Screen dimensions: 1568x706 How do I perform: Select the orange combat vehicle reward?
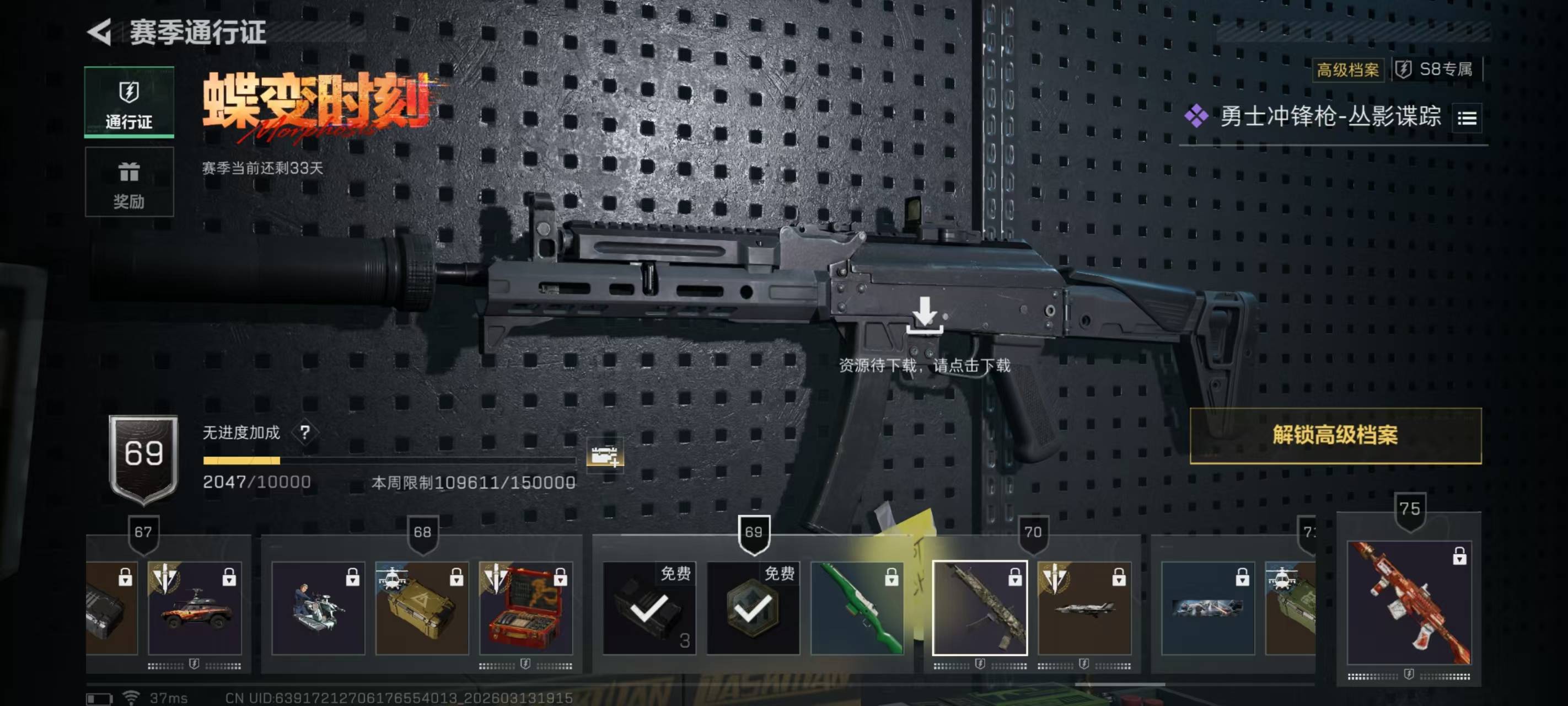pos(195,608)
